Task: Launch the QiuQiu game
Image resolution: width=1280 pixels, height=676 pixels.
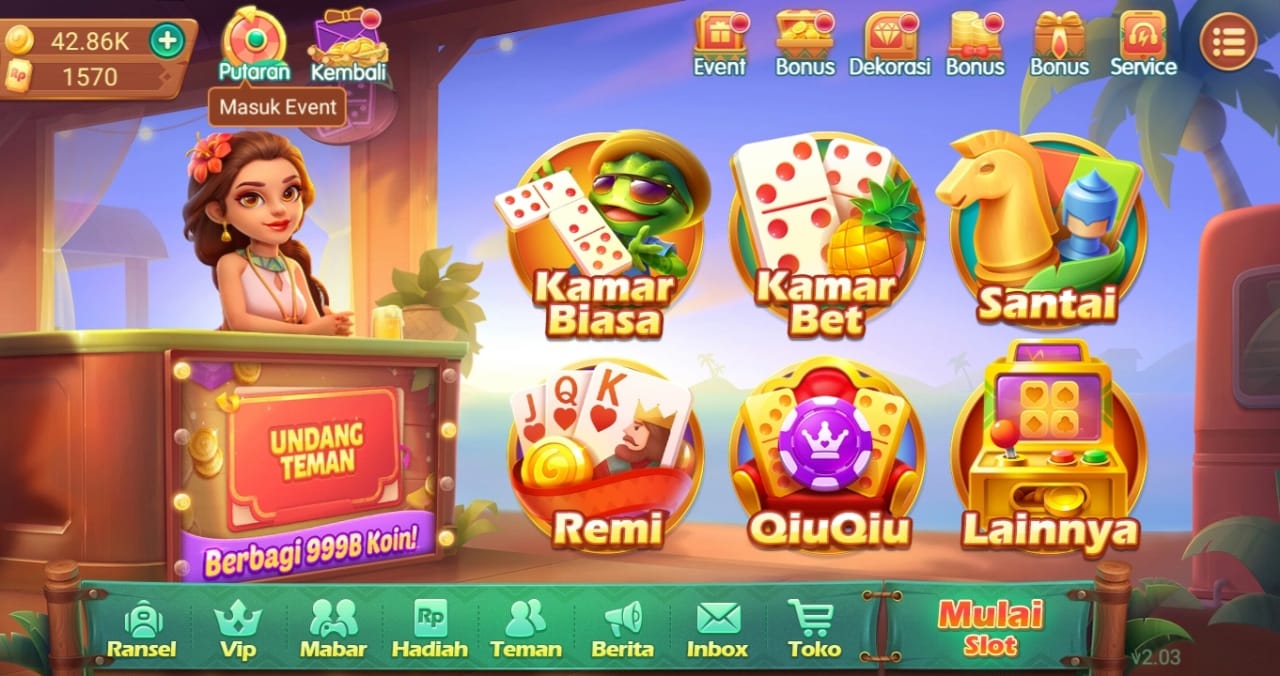Action: (827, 457)
